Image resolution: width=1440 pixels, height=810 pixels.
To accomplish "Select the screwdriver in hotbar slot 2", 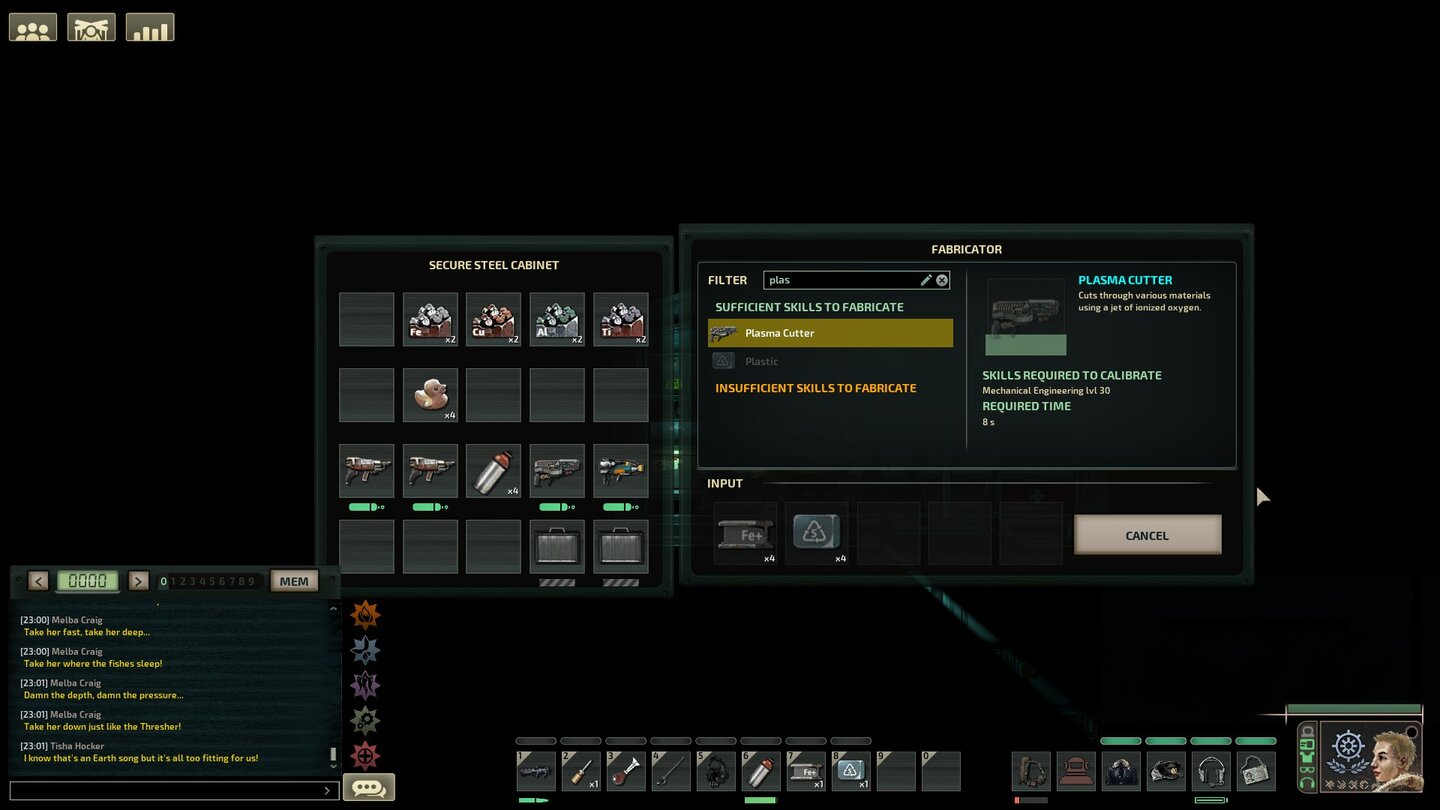I will 580,770.
